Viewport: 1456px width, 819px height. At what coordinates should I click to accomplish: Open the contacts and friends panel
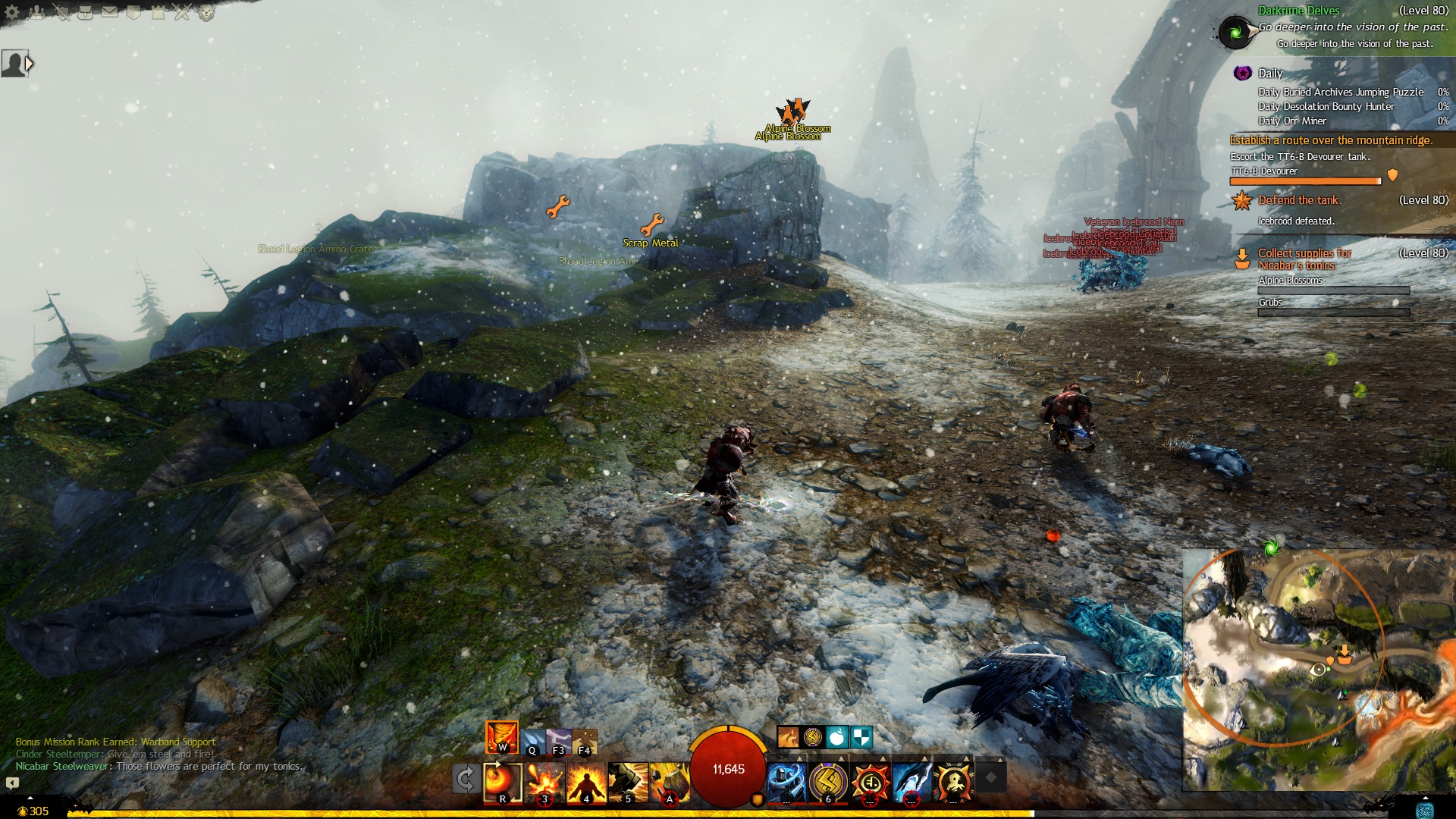pyautogui.click(x=36, y=12)
